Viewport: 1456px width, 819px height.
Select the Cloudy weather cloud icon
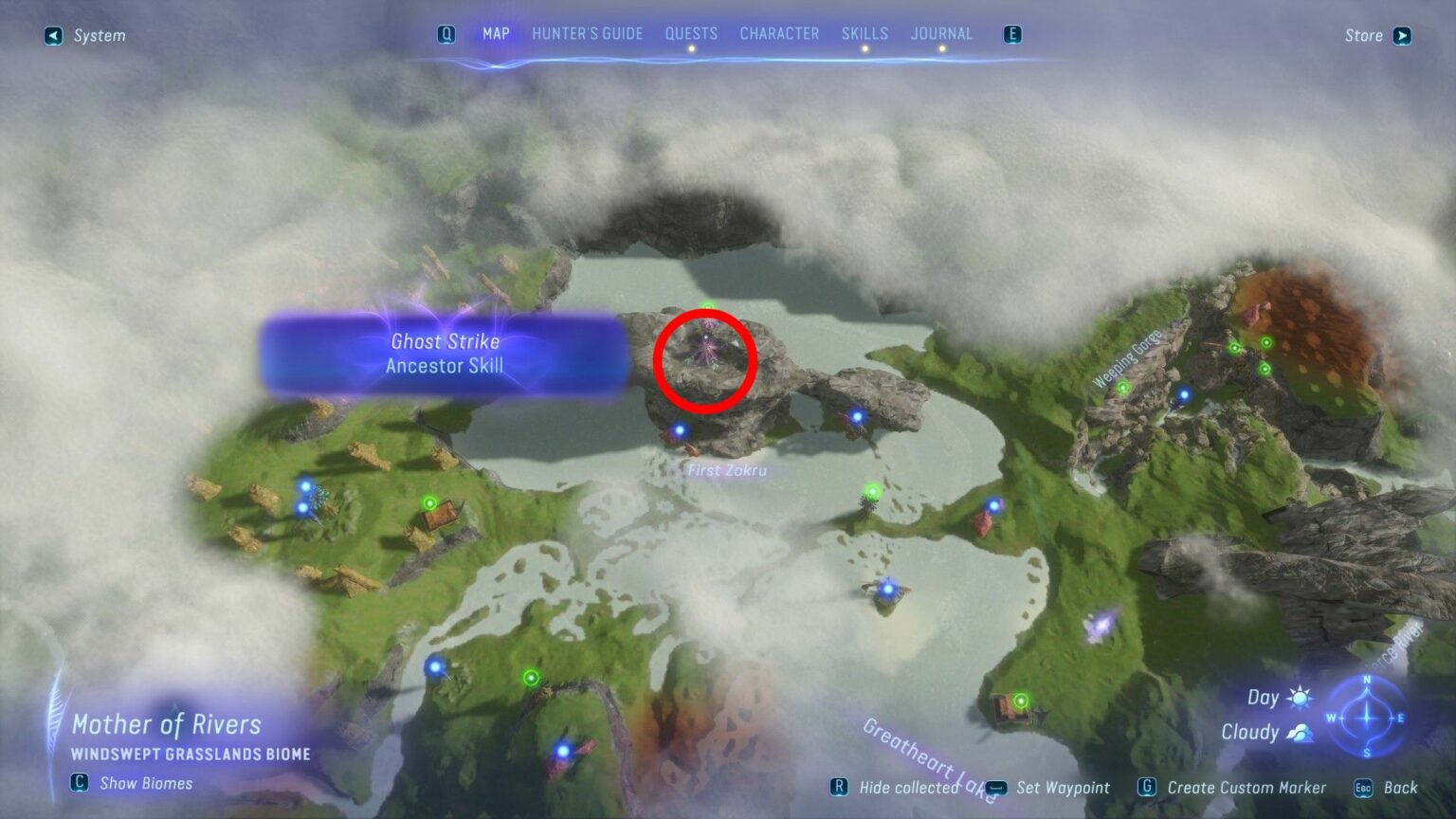[1301, 731]
